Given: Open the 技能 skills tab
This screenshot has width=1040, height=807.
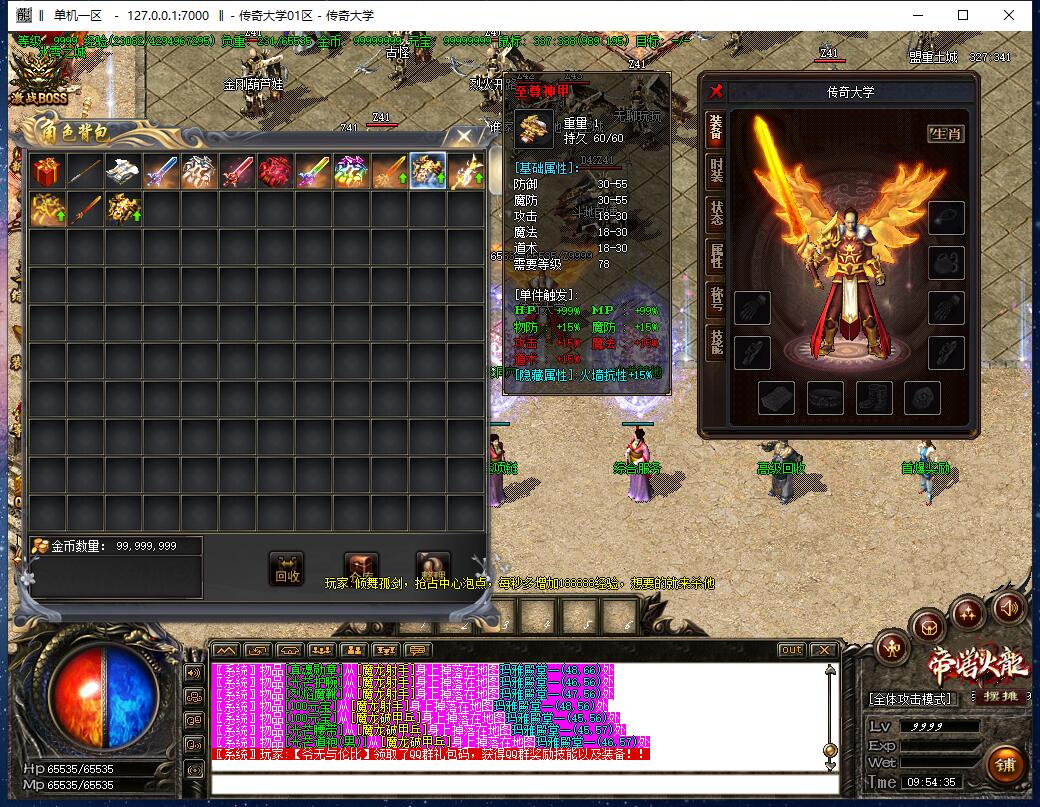Looking at the screenshot, I should pos(716,342).
